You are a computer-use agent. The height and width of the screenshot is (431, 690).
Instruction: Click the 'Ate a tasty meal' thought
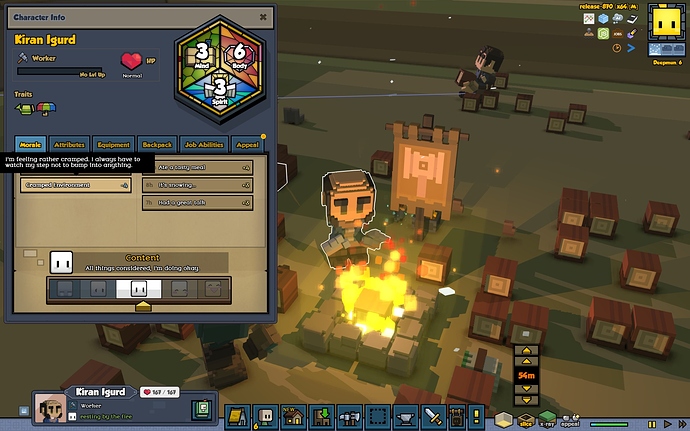(x=197, y=167)
